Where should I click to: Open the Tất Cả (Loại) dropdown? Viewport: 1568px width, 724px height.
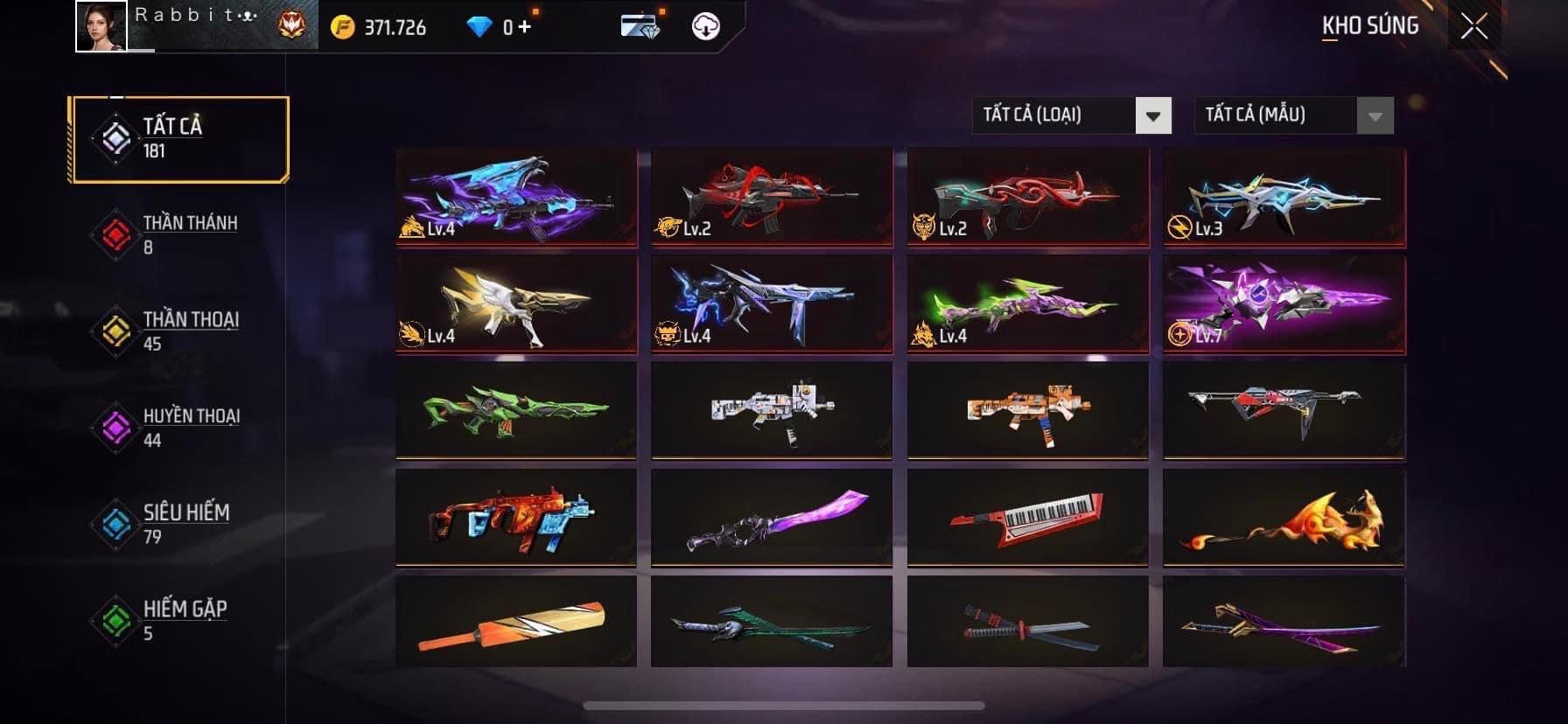click(x=1071, y=115)
